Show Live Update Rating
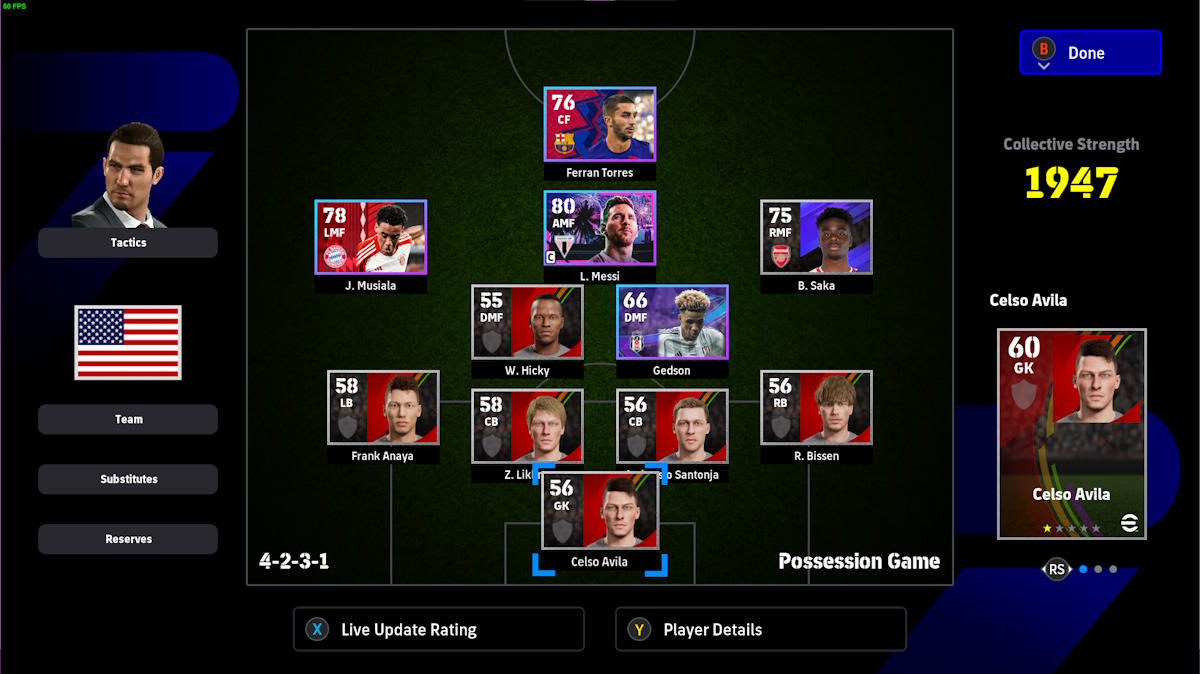Screen dimensions: 1200x674 (438, 630)
